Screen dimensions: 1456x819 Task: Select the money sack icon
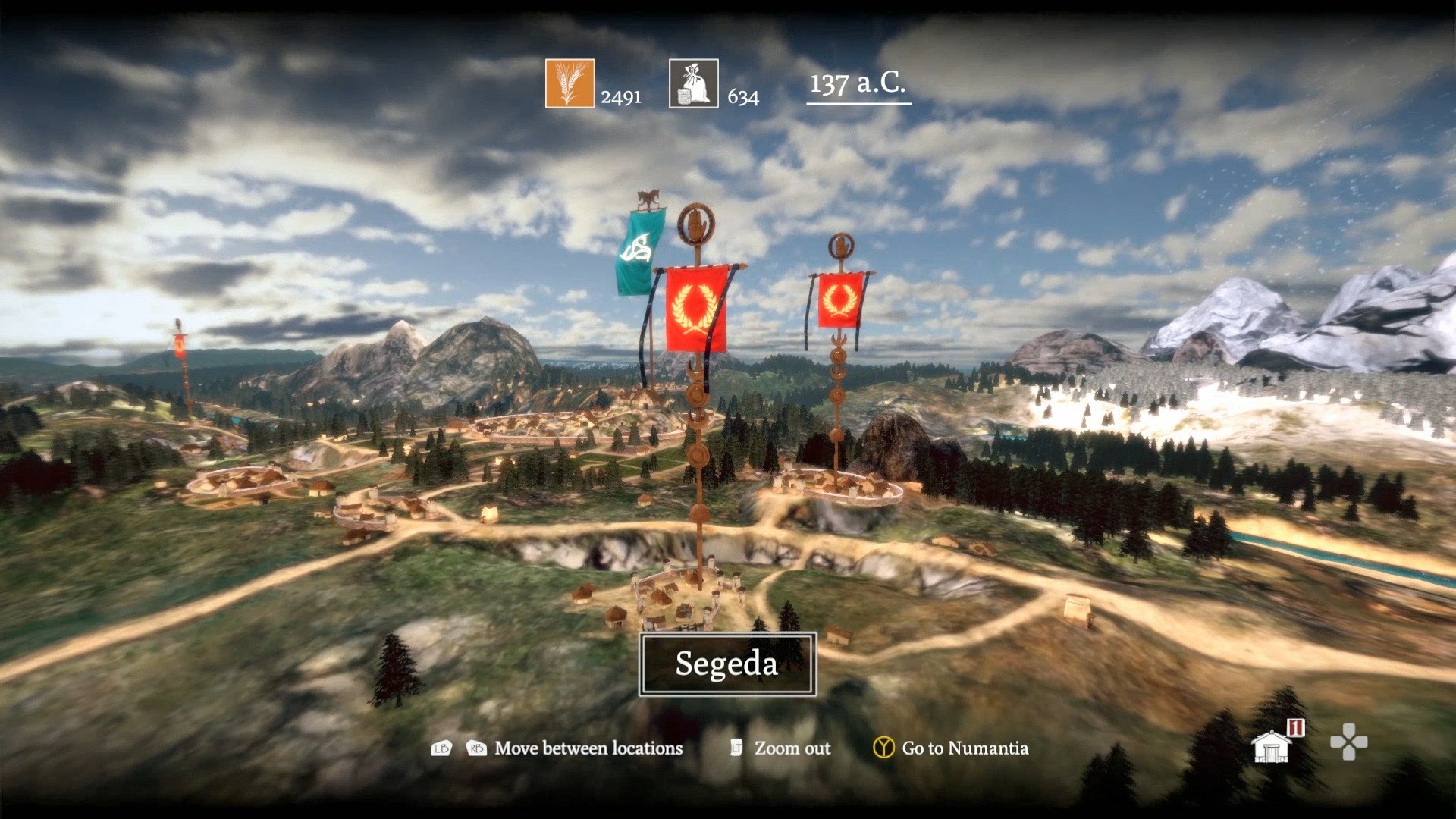coord(694,83)
